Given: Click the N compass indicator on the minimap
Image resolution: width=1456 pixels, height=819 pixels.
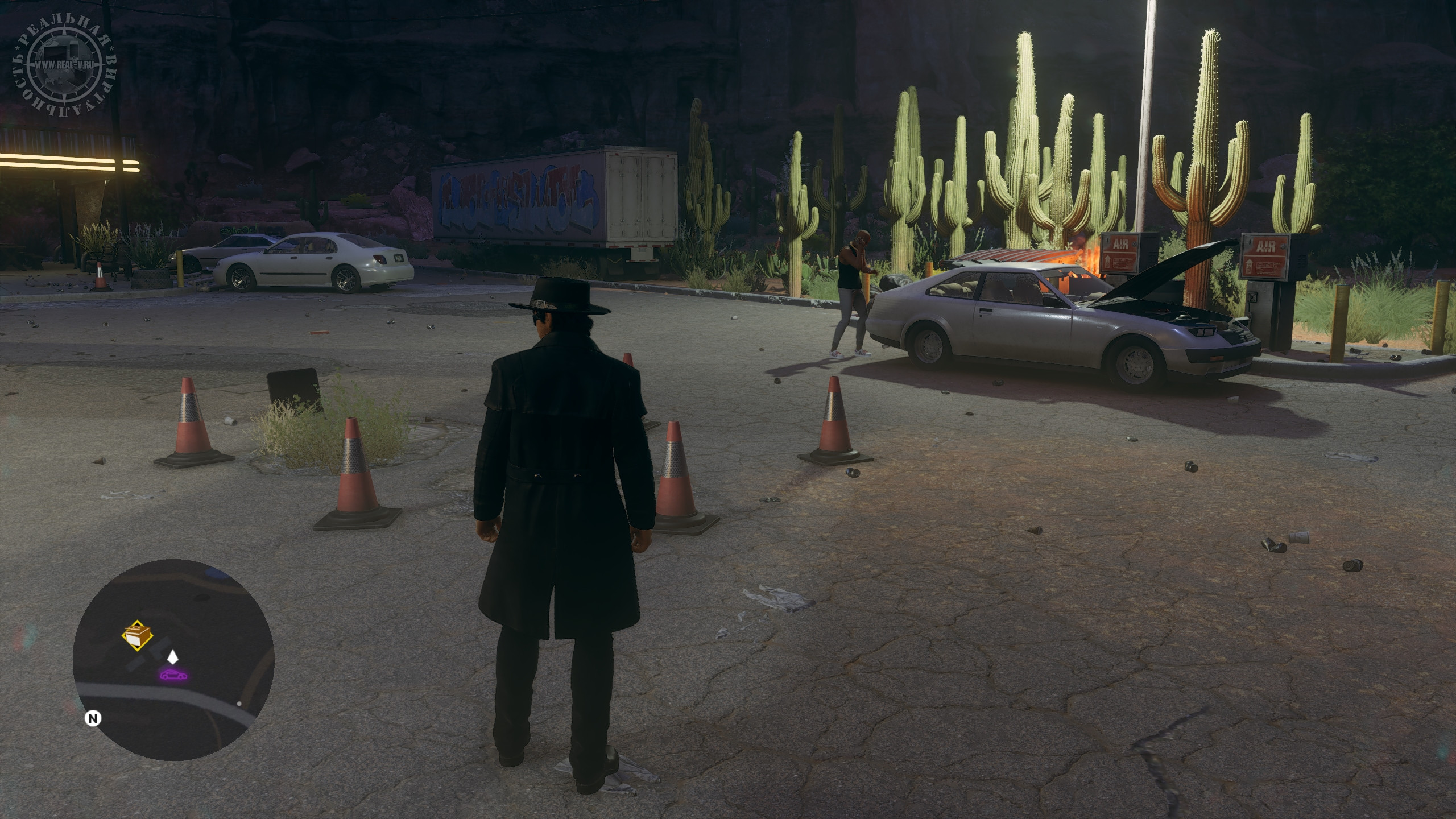Looking at the screenshot, I should (92, 718).
